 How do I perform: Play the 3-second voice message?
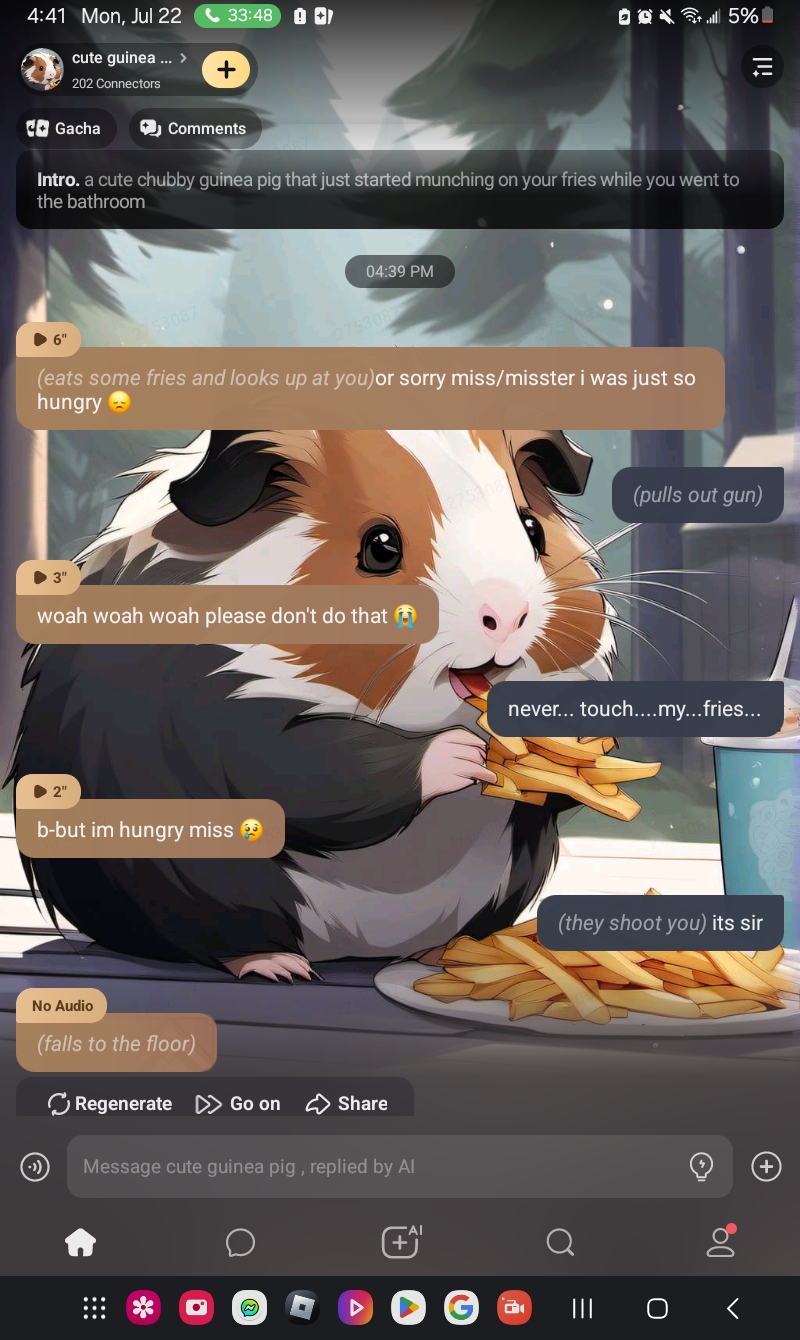tap(49, 577)
